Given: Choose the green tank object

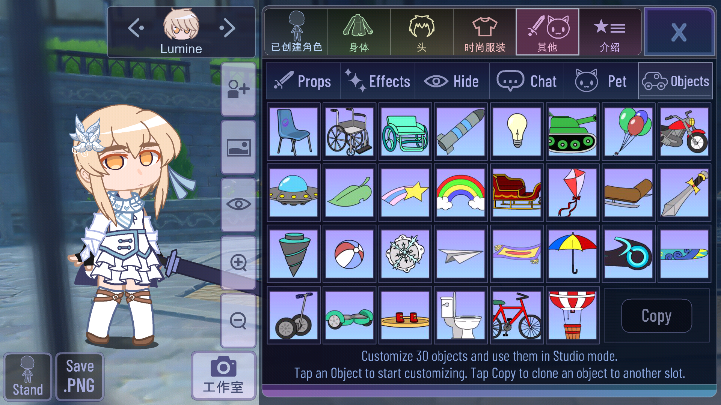Looking at the screenshot, I should tap(573, 131).
